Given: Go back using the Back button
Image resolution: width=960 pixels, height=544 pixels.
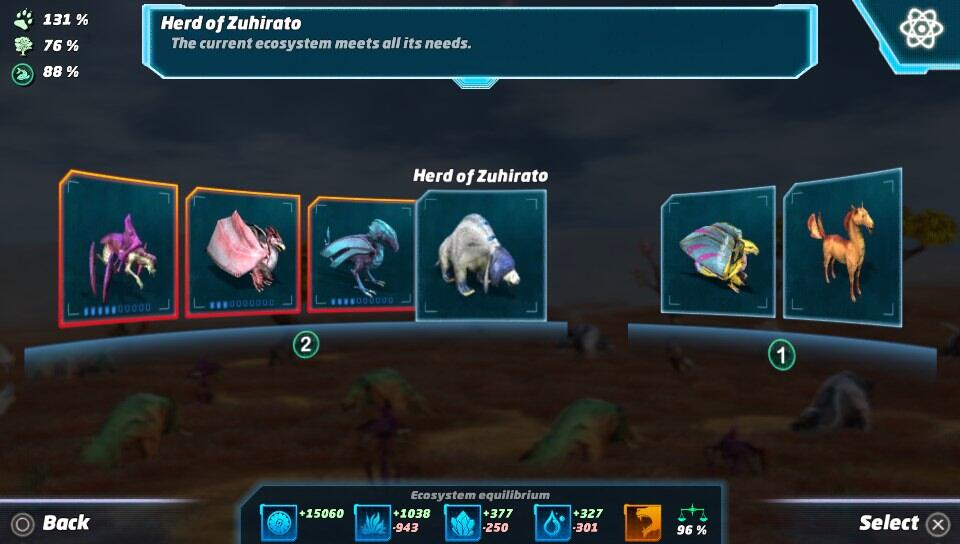Looking at the screenshot, I should [x=52, y=523].
